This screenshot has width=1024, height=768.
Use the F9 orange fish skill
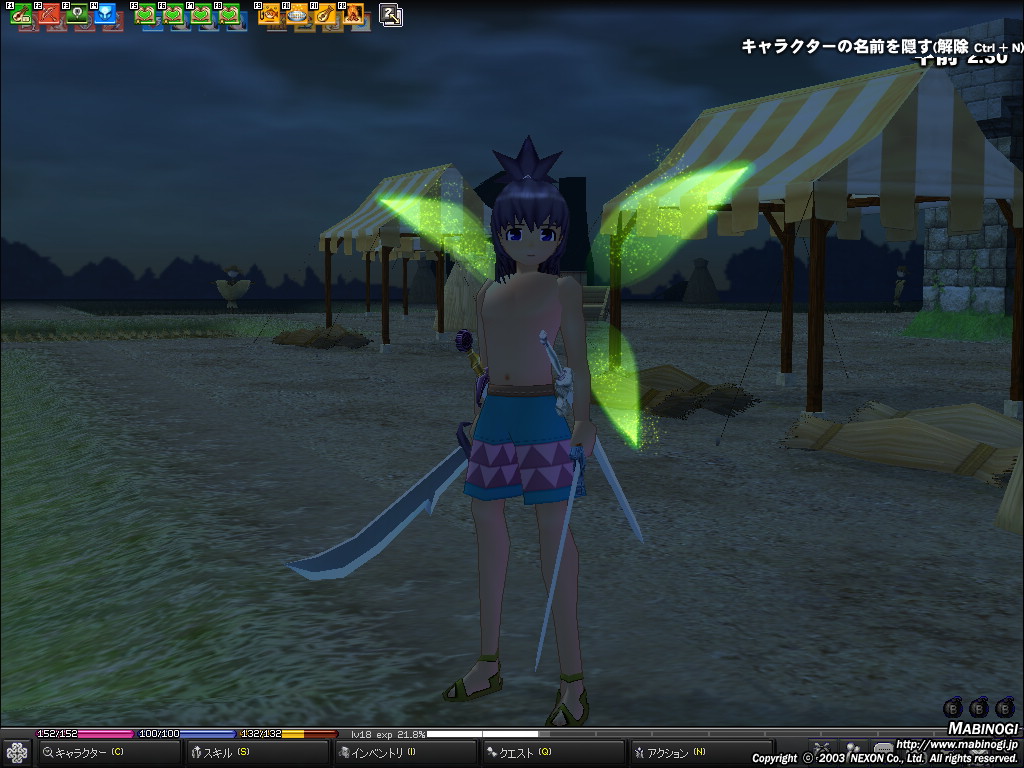tap(270, 15)
